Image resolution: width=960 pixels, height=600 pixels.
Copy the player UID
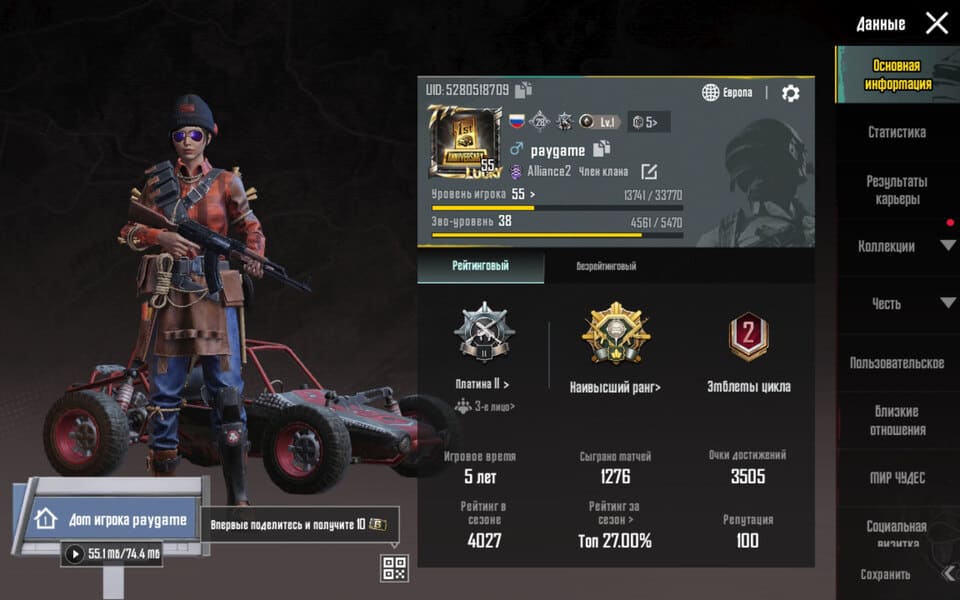pyautogui.click(x=524, y=91)
